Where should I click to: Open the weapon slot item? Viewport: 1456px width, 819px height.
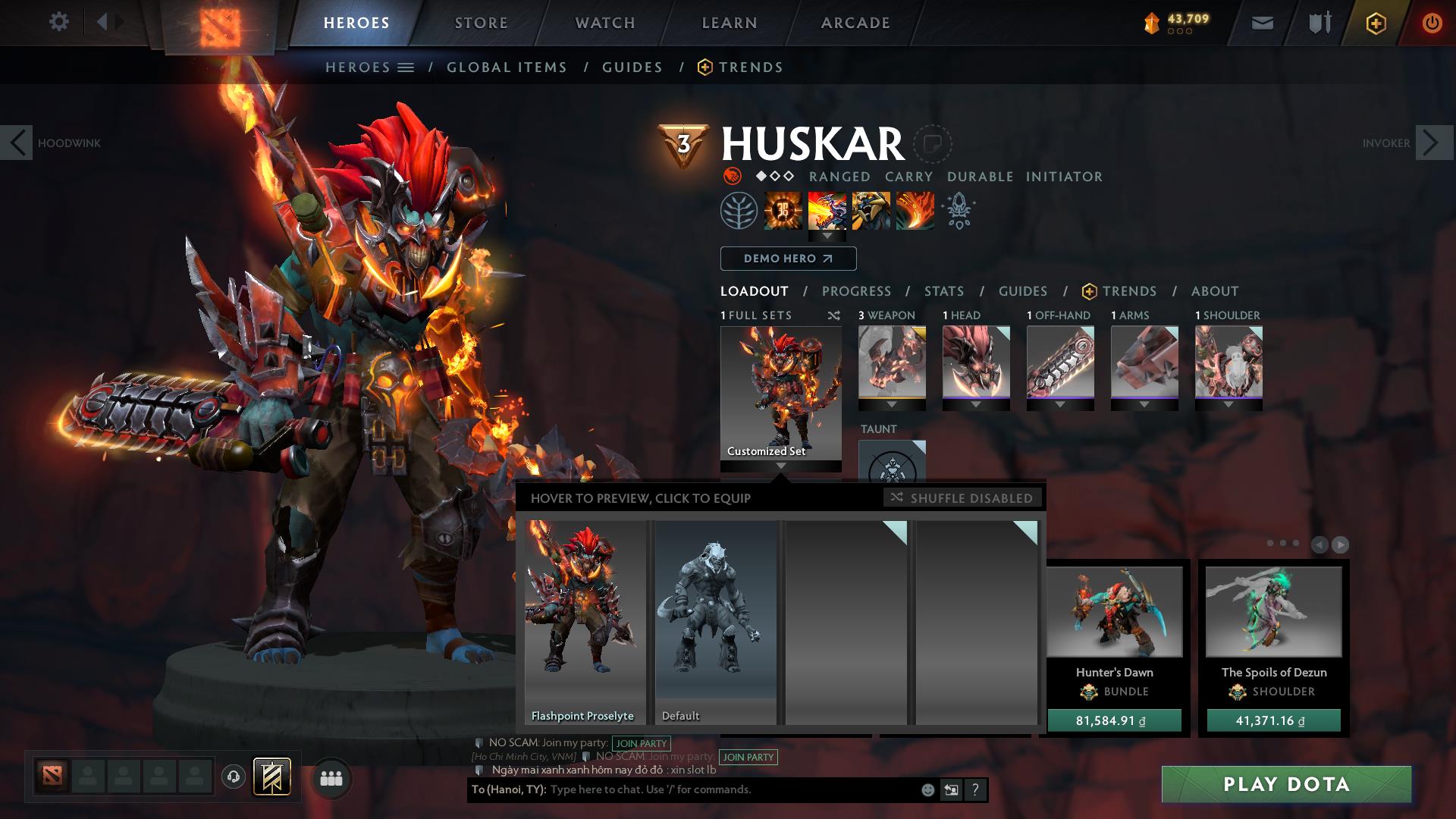892,362
